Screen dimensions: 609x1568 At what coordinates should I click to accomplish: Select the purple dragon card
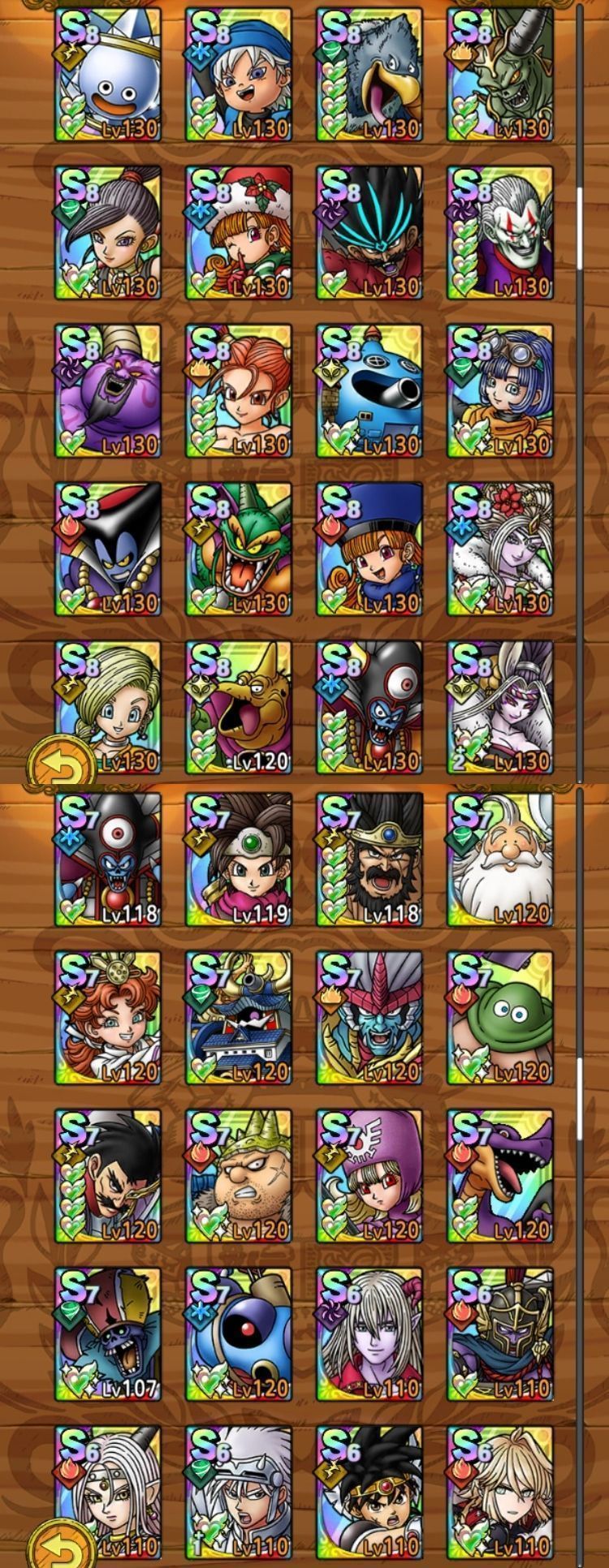point(500,1177)
